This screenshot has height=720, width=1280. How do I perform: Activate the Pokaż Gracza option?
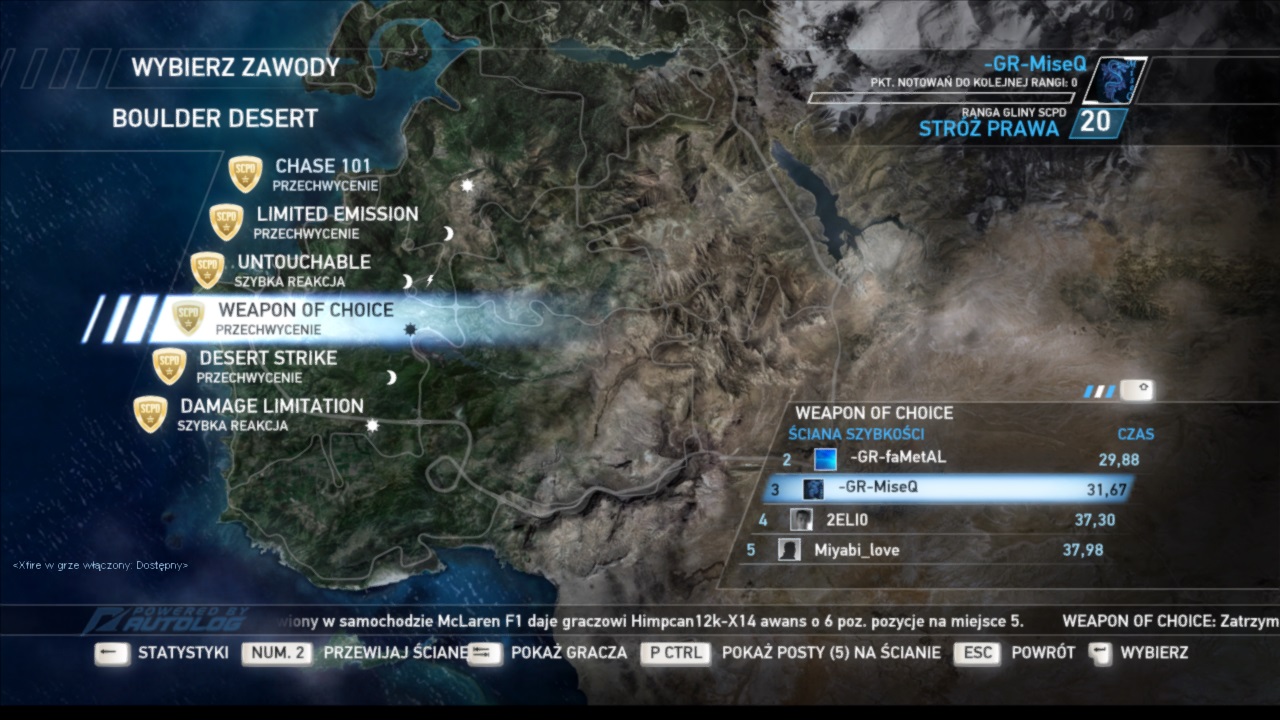[568, 653]
